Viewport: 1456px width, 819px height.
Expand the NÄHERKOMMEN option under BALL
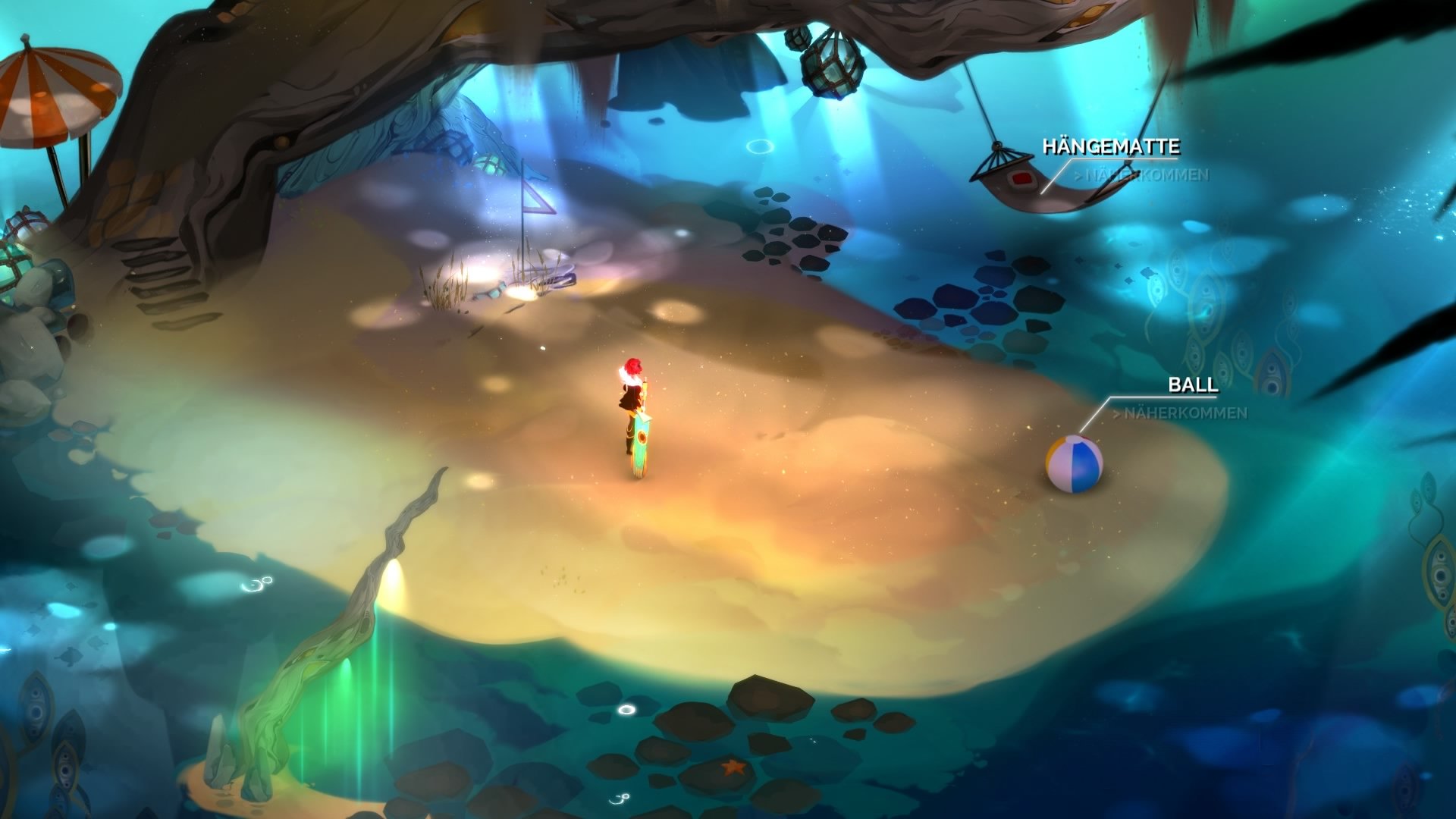(1179, 413)
